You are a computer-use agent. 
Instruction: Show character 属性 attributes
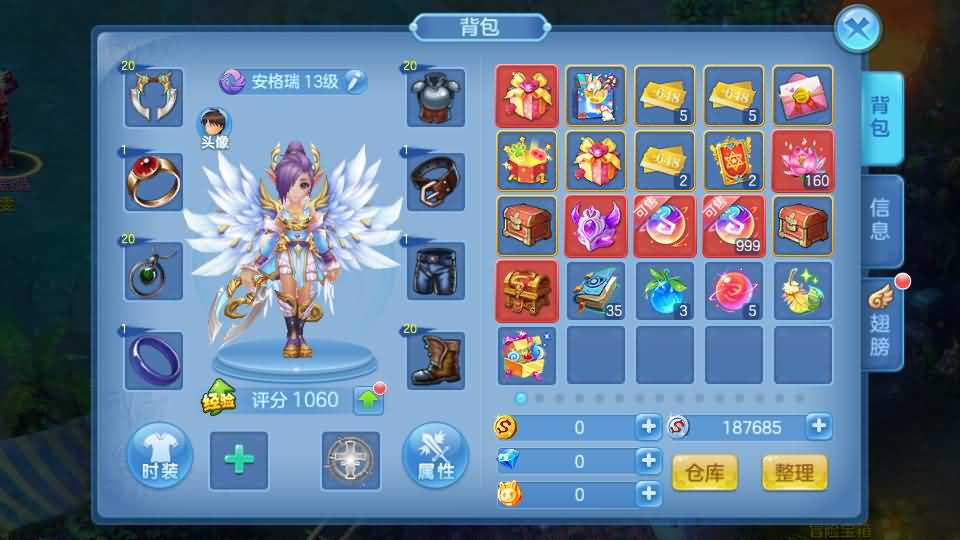point(435,458)
